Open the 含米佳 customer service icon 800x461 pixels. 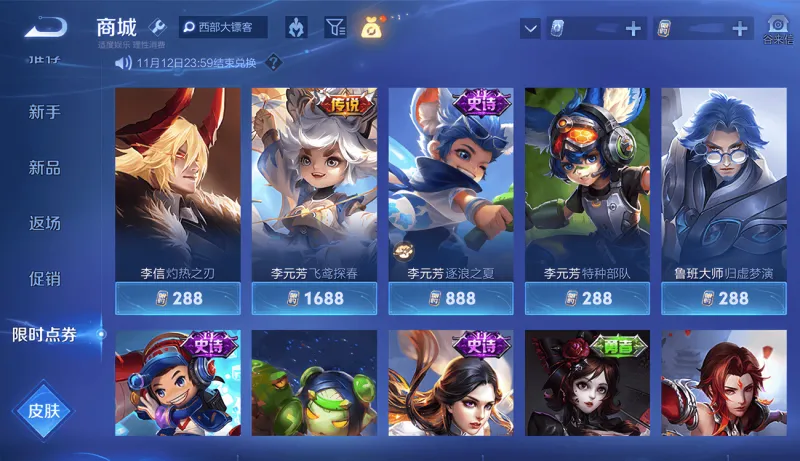777,29
